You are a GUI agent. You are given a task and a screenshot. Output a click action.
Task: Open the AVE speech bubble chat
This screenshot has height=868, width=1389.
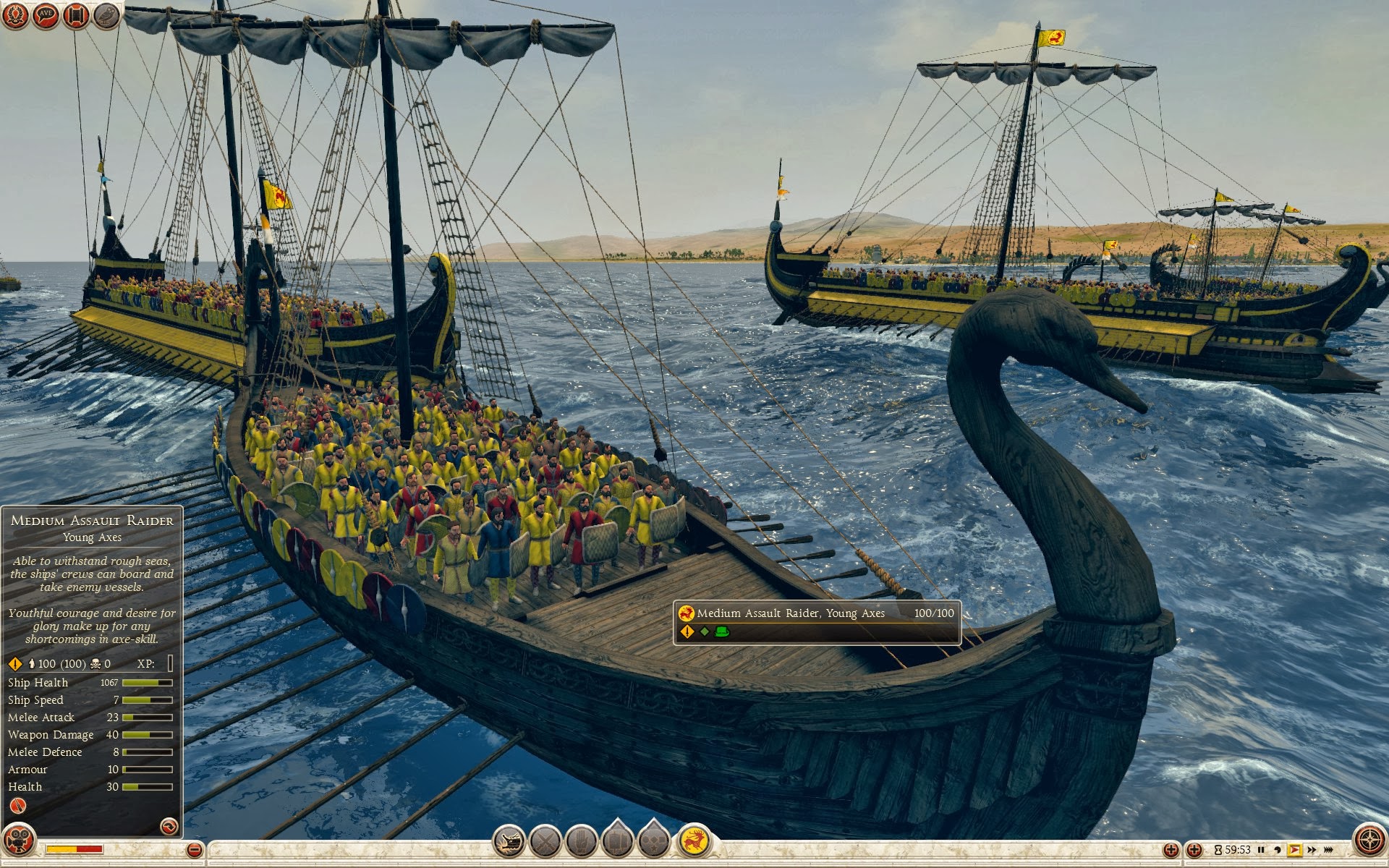[46, 14]
